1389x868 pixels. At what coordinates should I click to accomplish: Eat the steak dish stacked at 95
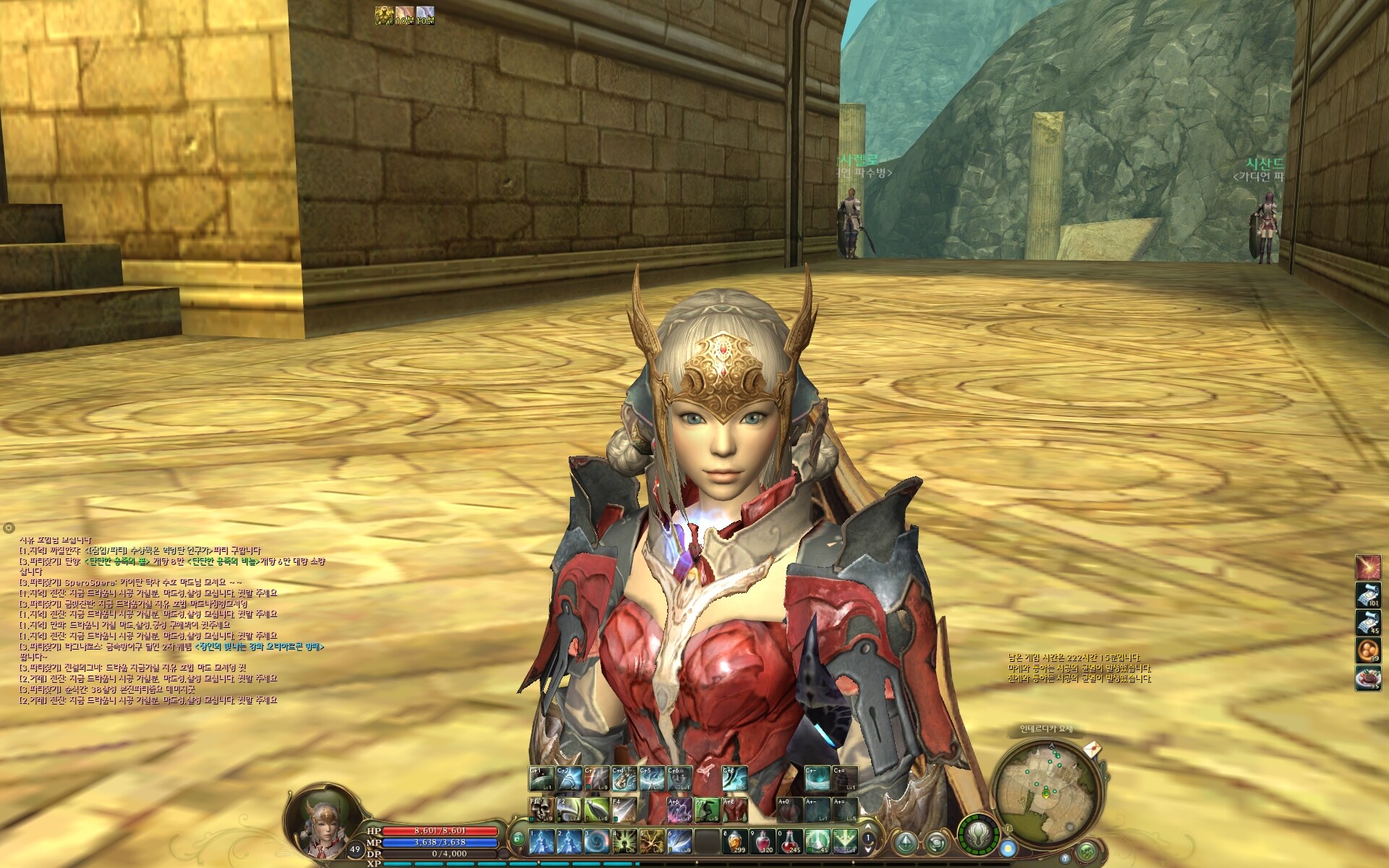1367,678
